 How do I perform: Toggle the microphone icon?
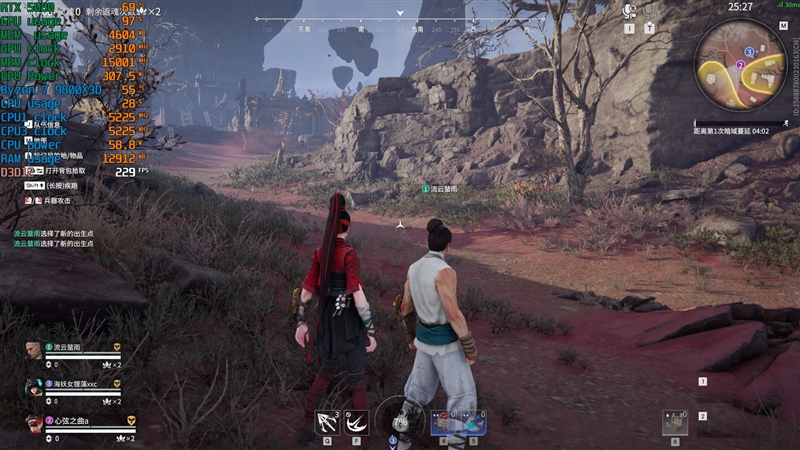[x=650, y=11]
